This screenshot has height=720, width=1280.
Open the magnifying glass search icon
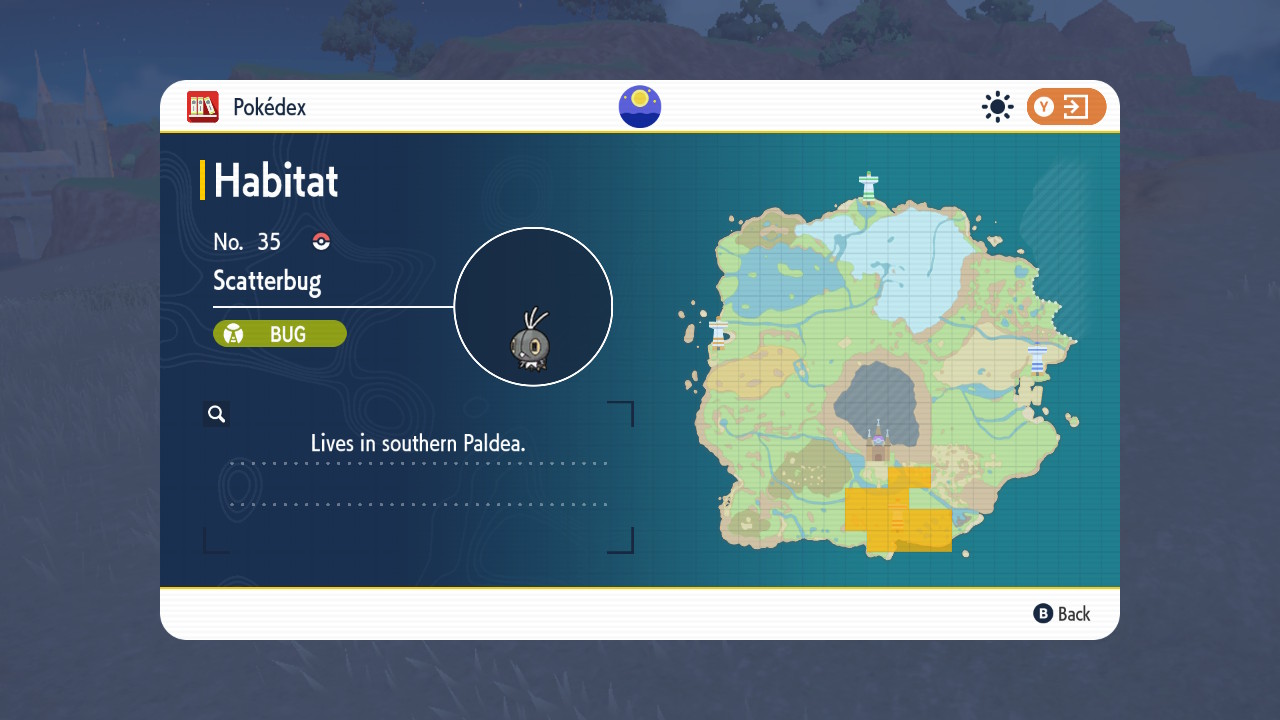(x=216, y=413)
